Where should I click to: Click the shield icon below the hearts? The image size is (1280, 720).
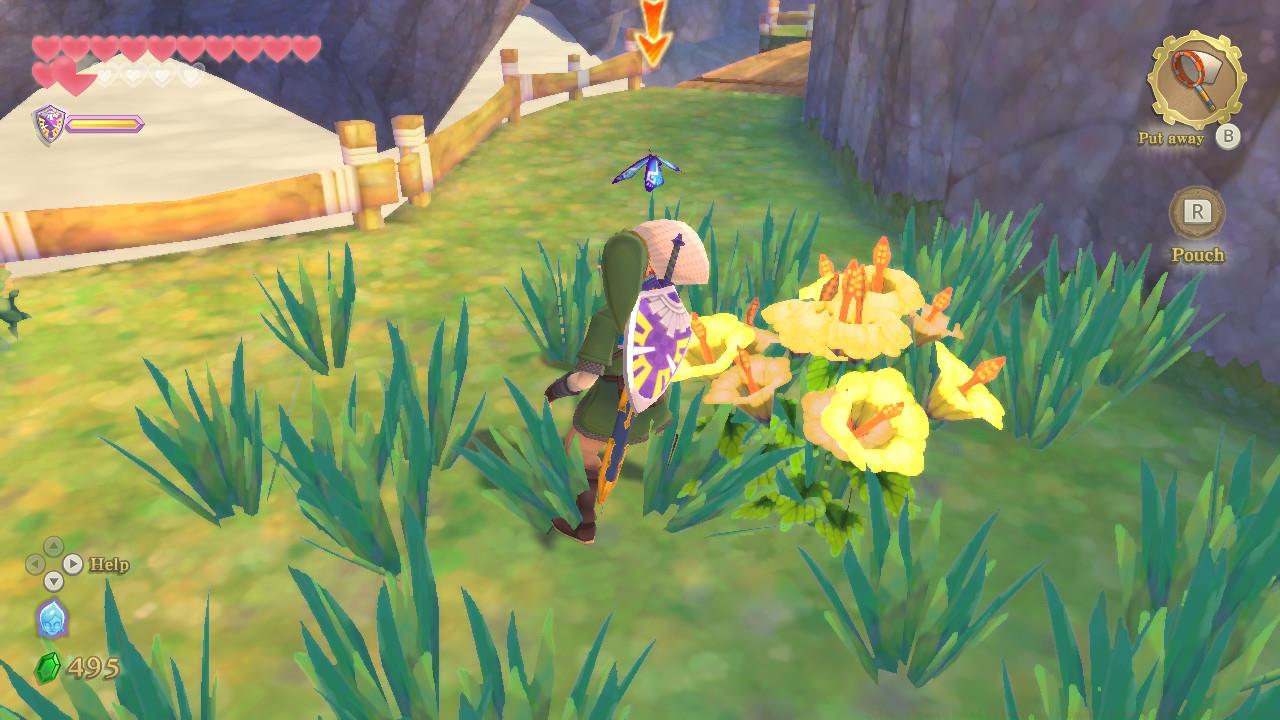click(48, 124)
